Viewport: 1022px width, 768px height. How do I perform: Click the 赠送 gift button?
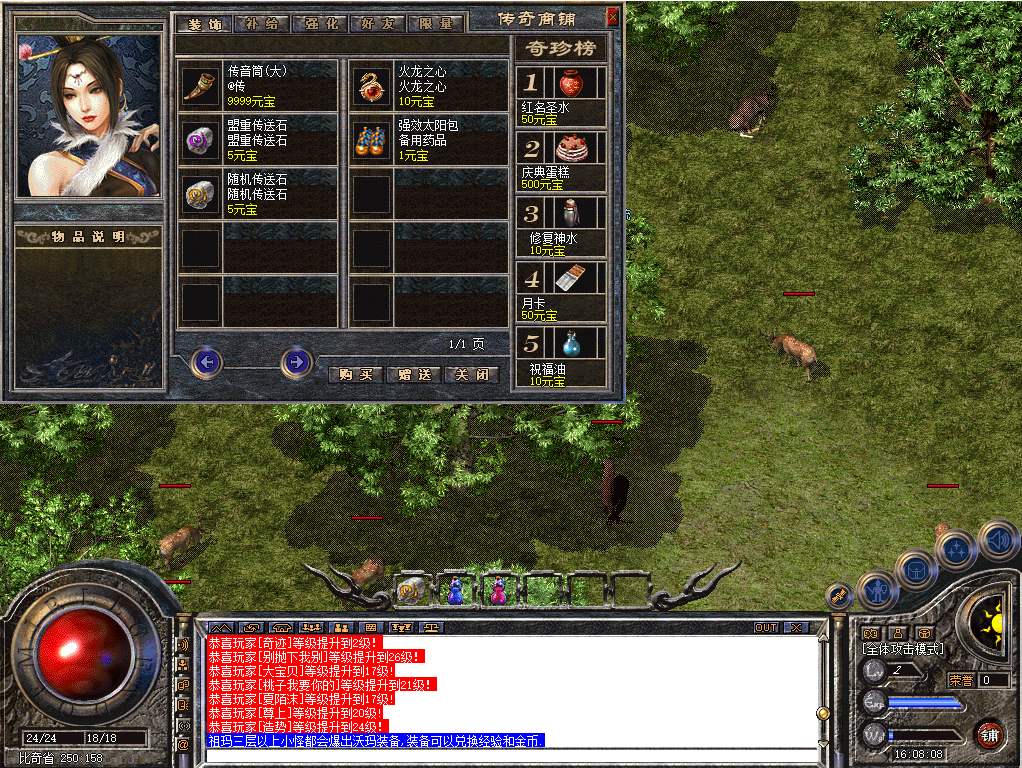tap(413, 375)
